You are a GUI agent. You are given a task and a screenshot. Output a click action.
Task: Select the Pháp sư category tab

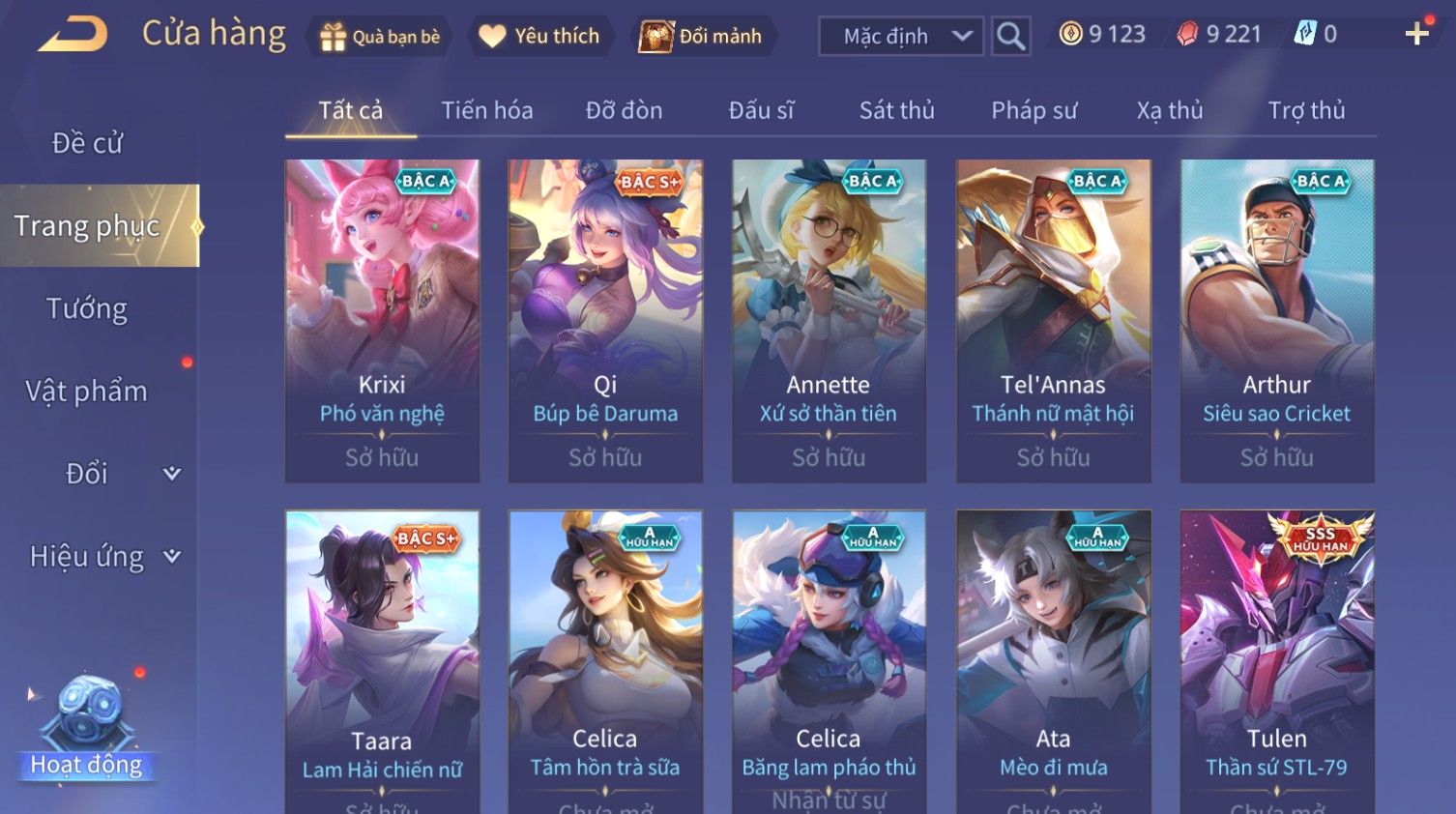[1034, 110]
